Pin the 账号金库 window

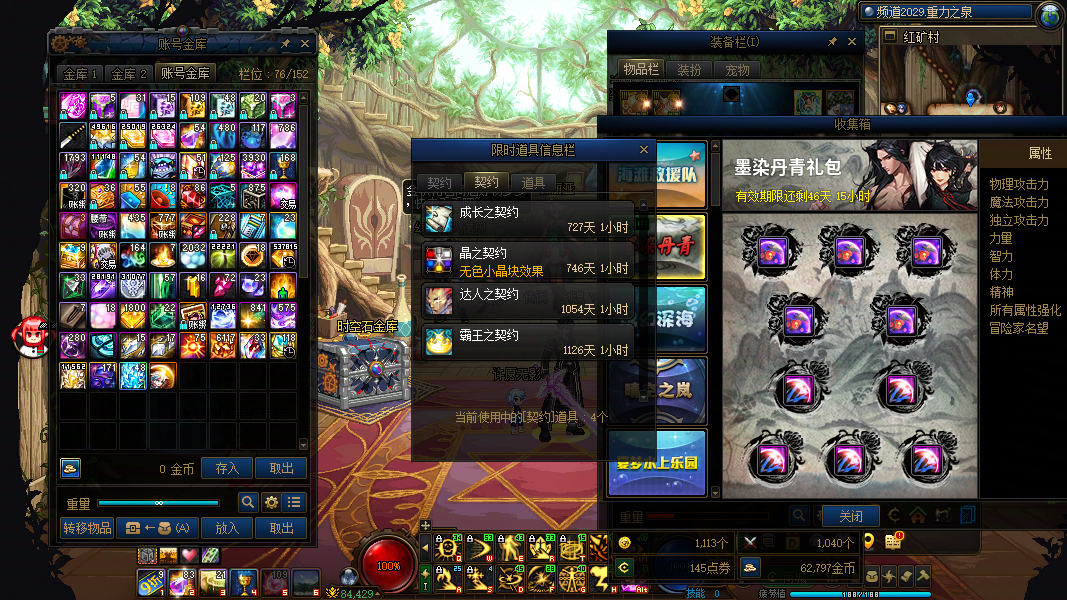click(x=286, y=44)
